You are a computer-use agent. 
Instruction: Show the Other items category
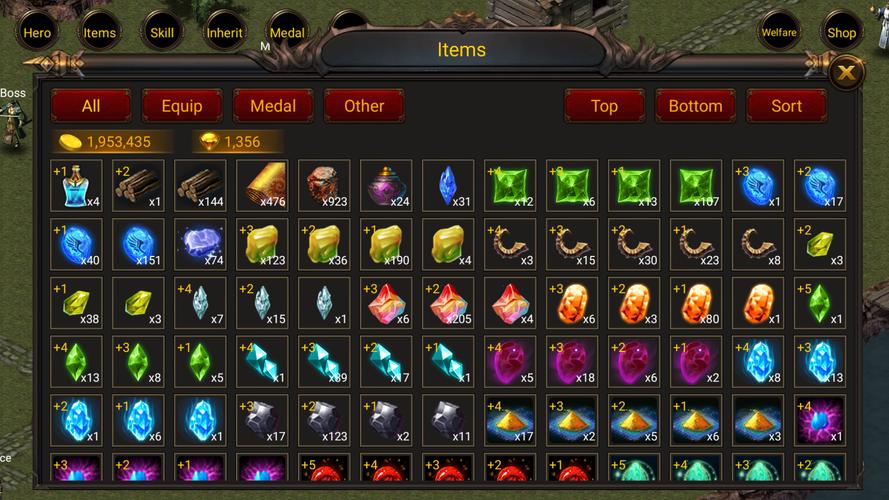364,105
